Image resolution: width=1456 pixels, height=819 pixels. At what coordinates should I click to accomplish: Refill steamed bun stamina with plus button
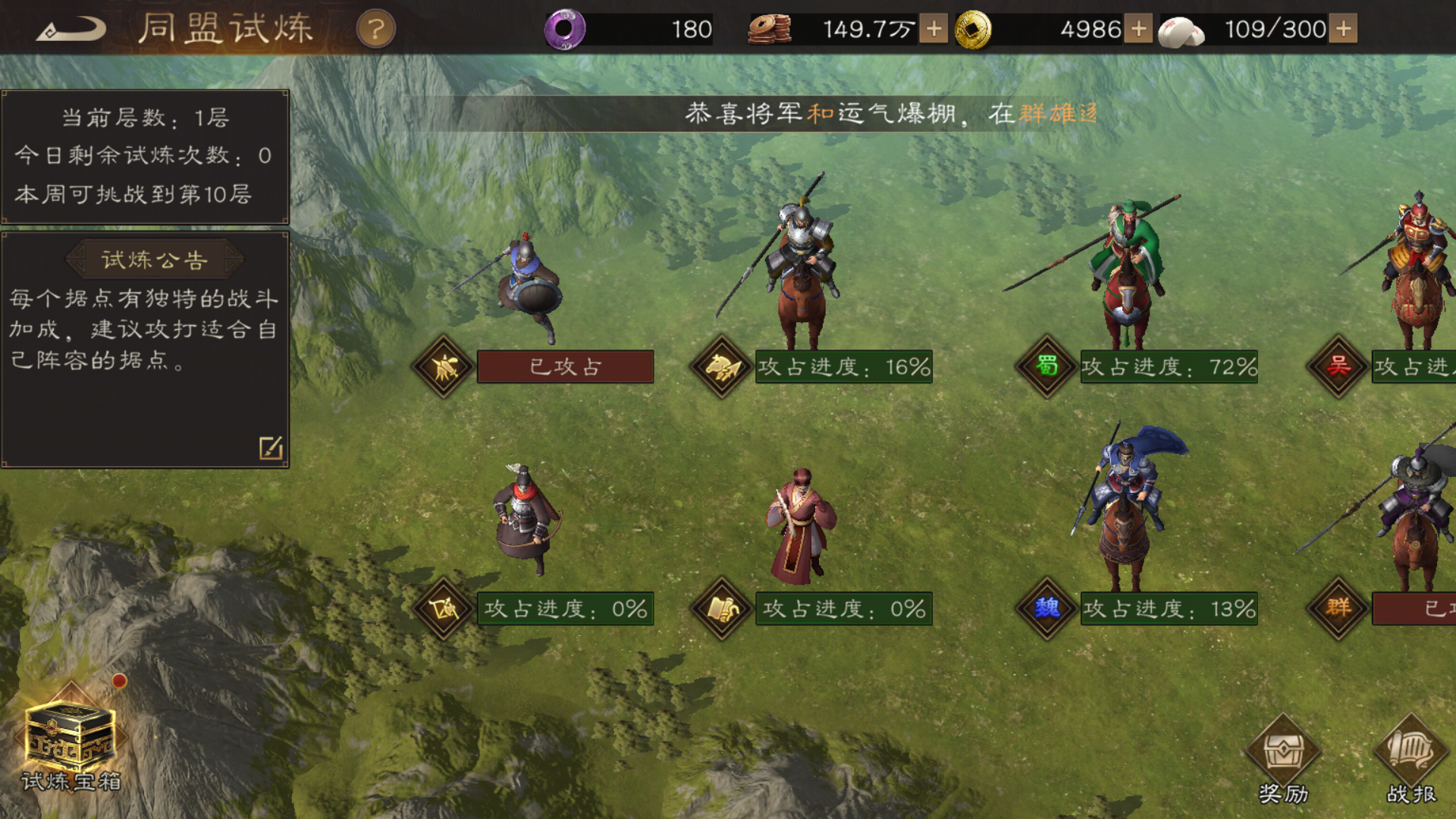pos(1343,30)
